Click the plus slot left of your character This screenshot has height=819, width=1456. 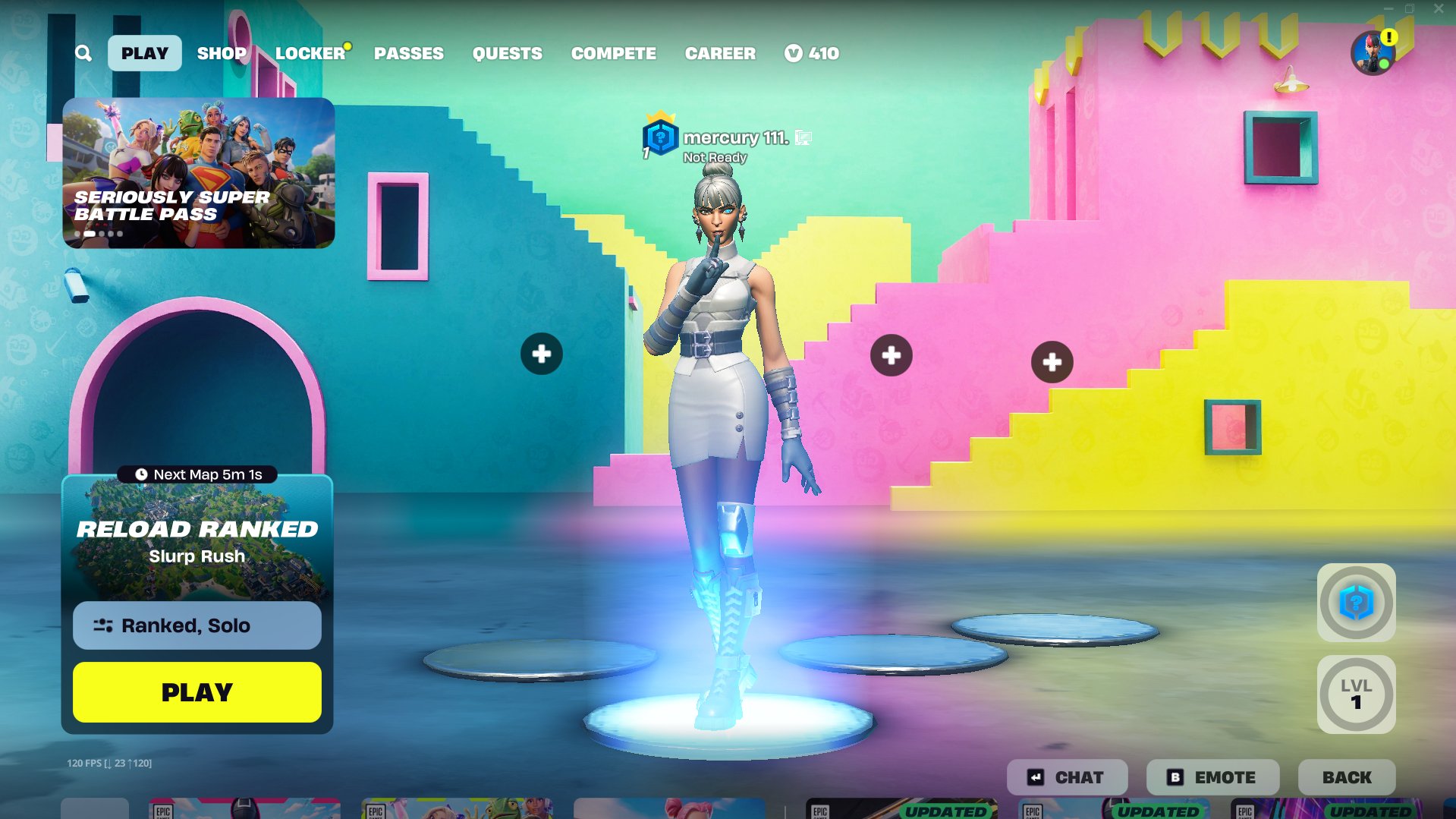pos(541,354)
